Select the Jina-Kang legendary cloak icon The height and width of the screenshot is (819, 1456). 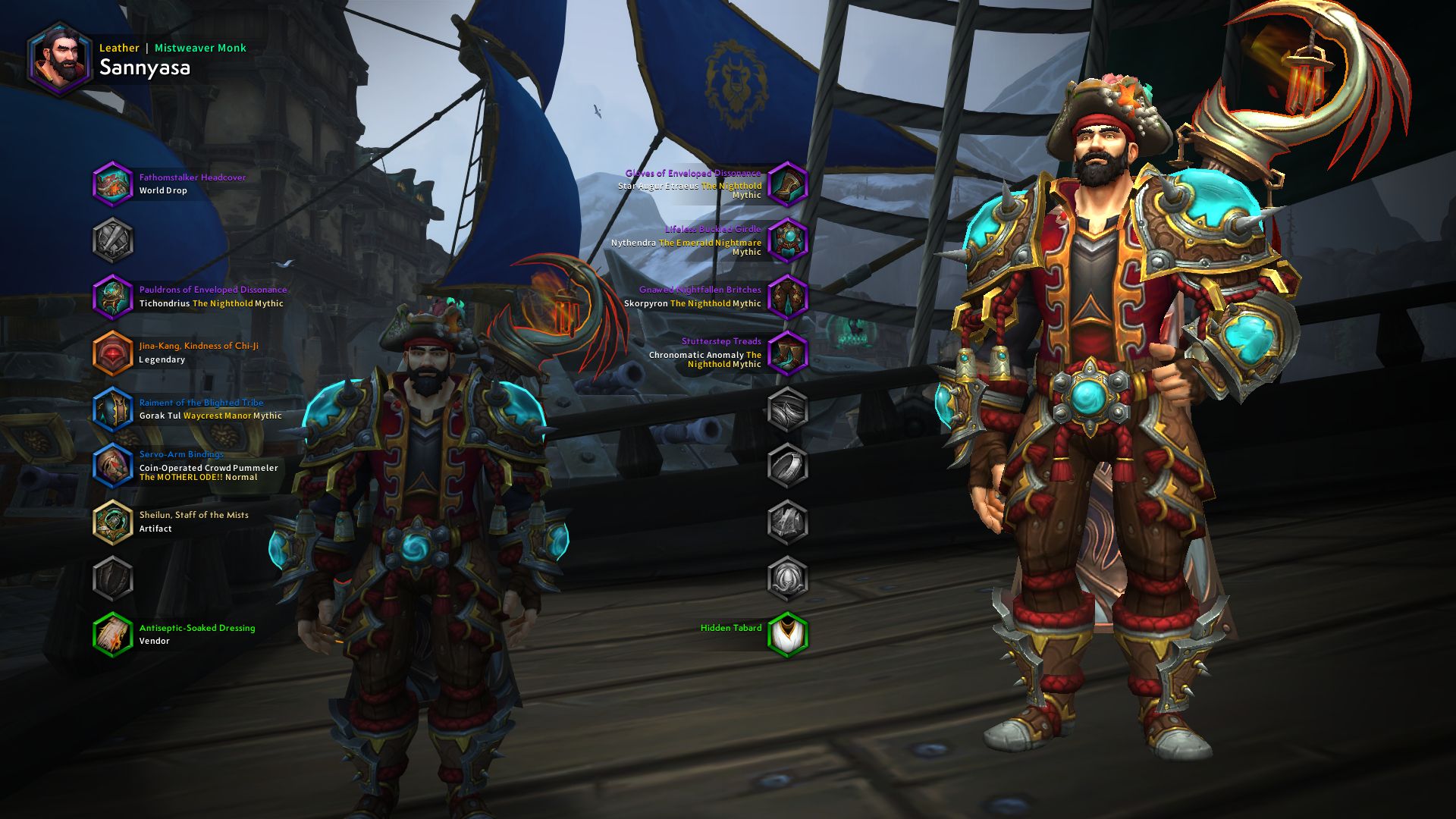(x=114, y=353)
